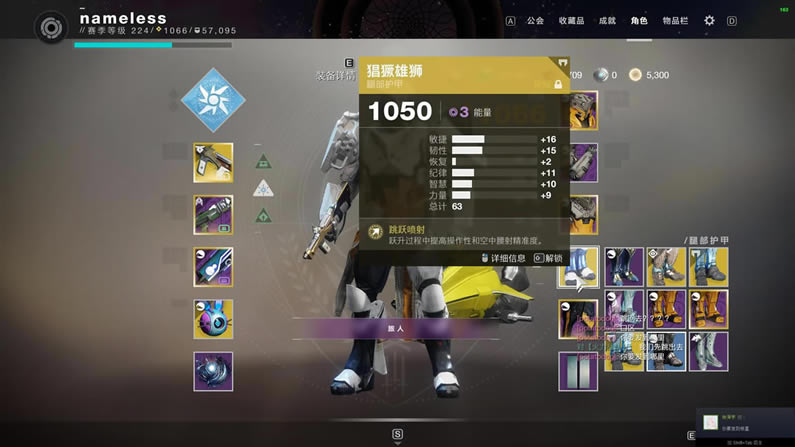The height and width of the screenshot is (447, 795).
Task: Open the Ghost shell slot
Action: 213,319
